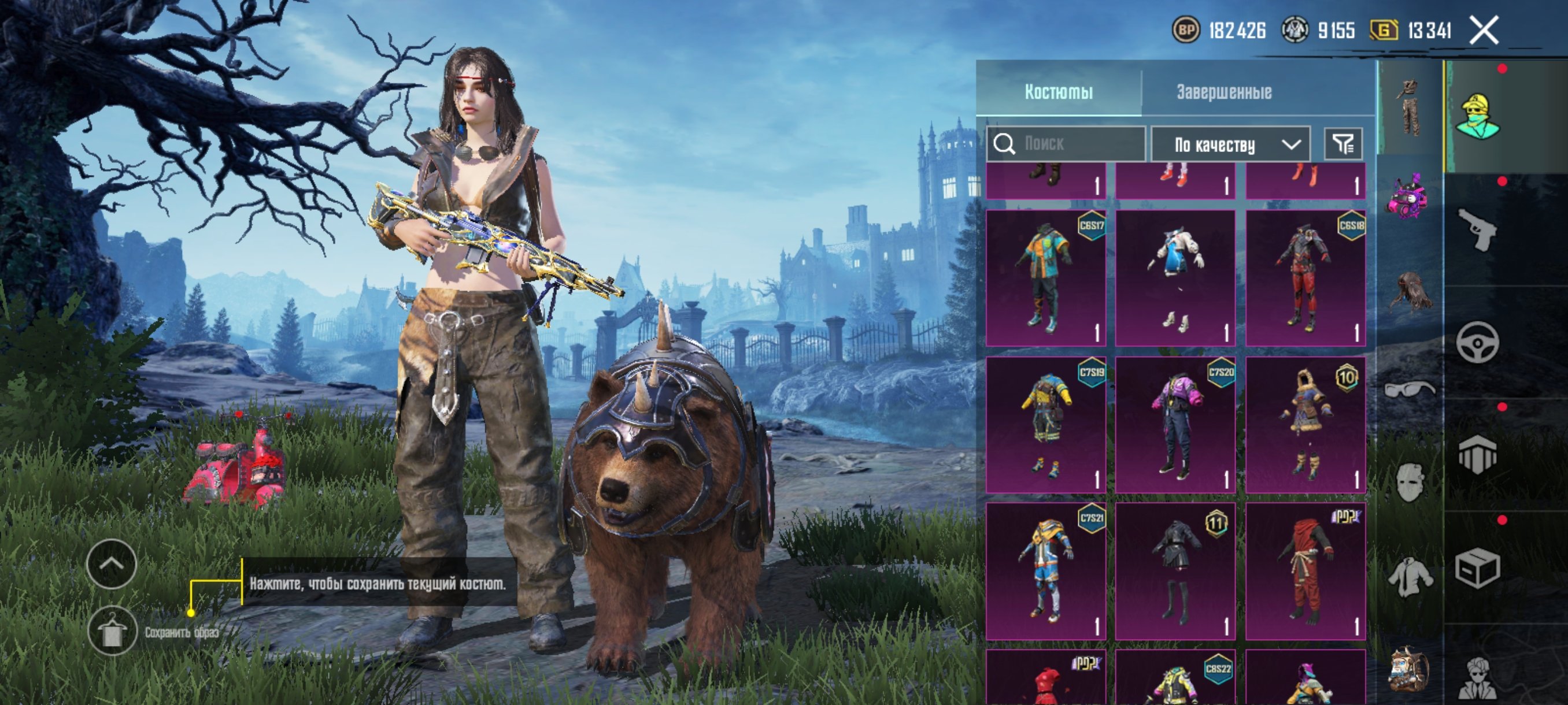Choose the C6S18 red armored costume
Screen dimensions: 1568x705
point(1305,278)
